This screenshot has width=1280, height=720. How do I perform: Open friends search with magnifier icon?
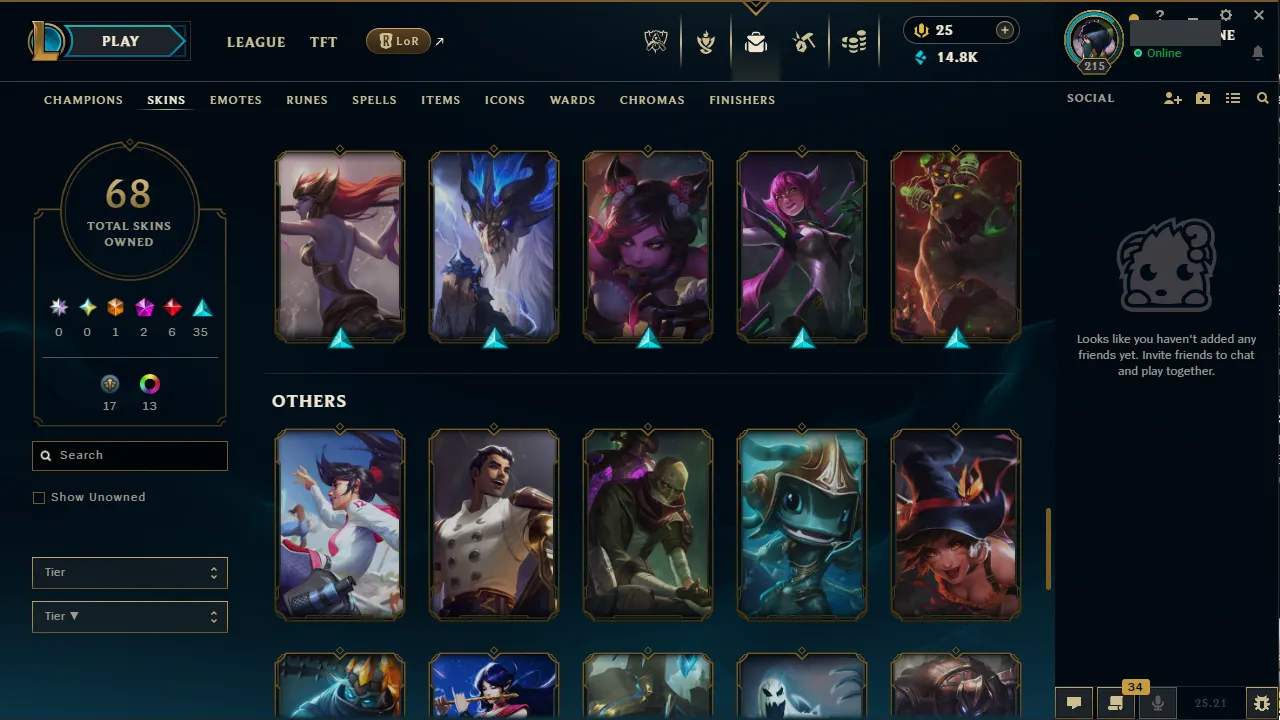coord(1262,98)
